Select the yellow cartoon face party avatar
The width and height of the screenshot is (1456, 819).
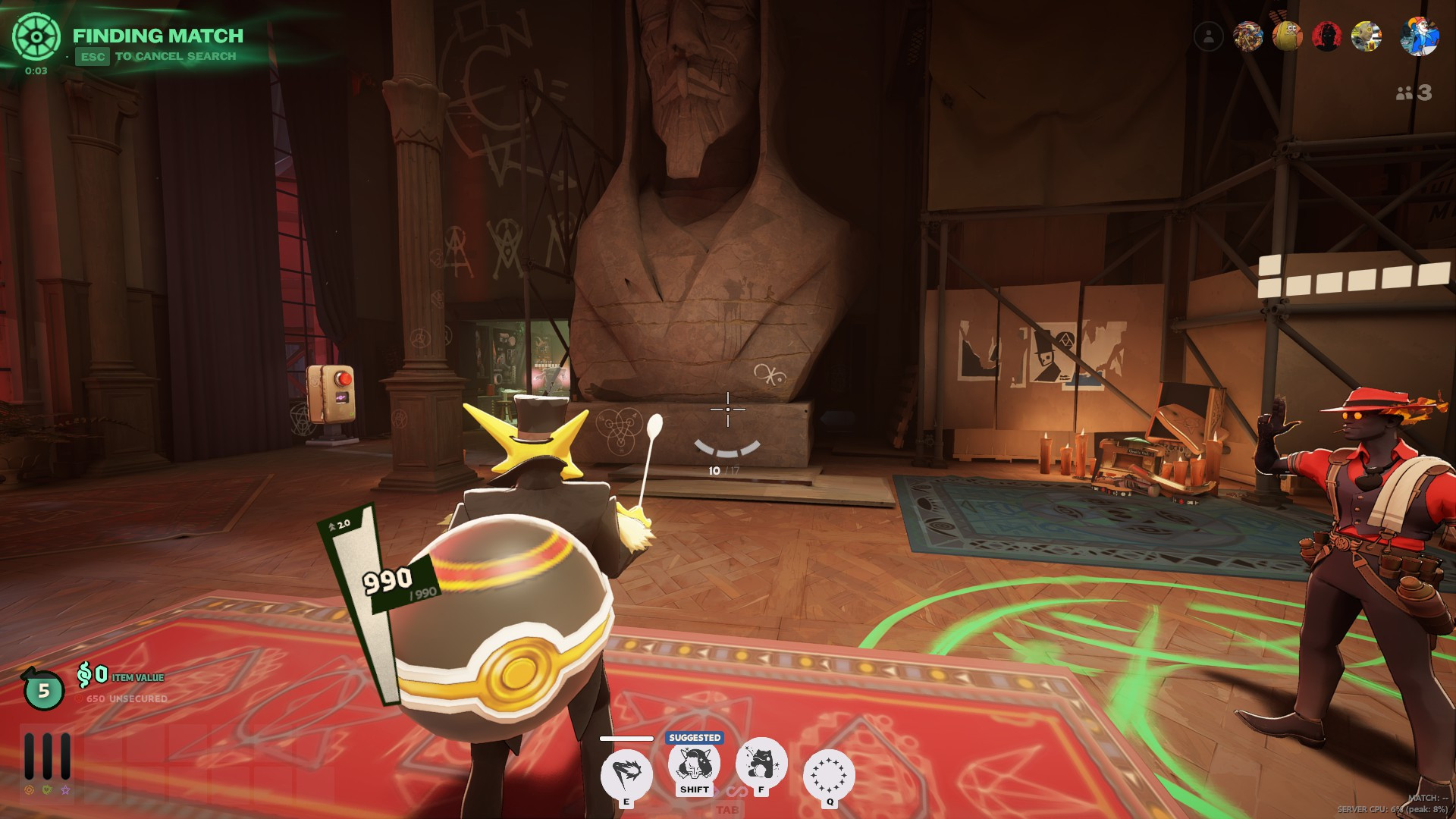coord(1287,36)
